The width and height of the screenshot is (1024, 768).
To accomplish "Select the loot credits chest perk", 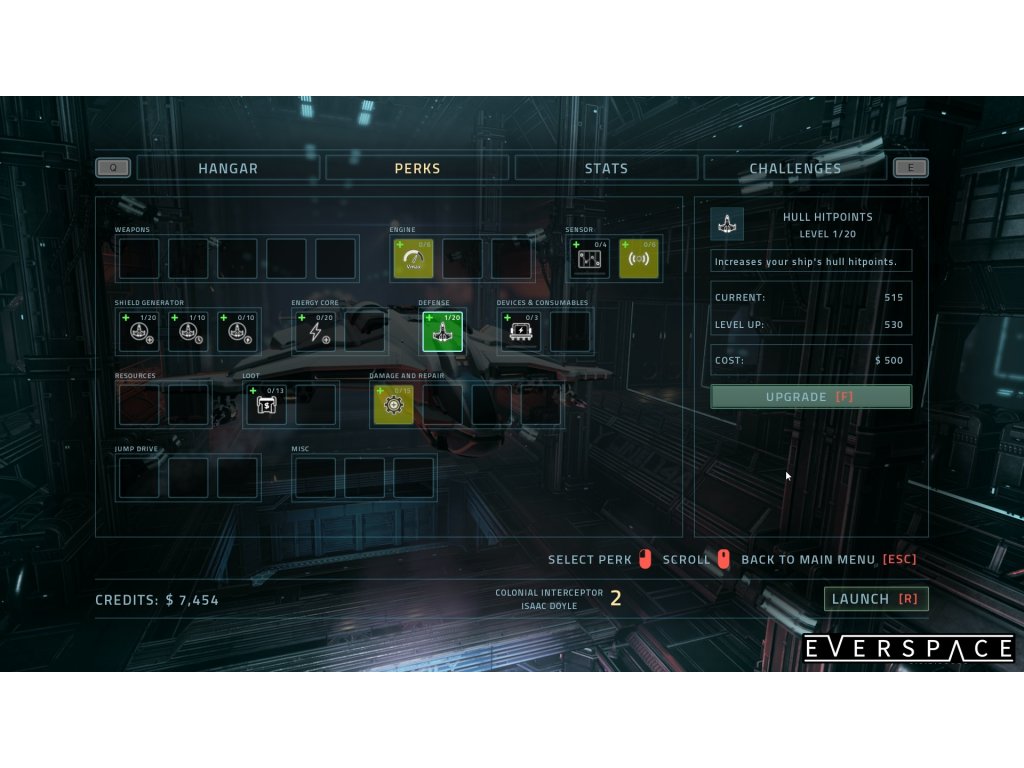I will [x=266, y=404].
